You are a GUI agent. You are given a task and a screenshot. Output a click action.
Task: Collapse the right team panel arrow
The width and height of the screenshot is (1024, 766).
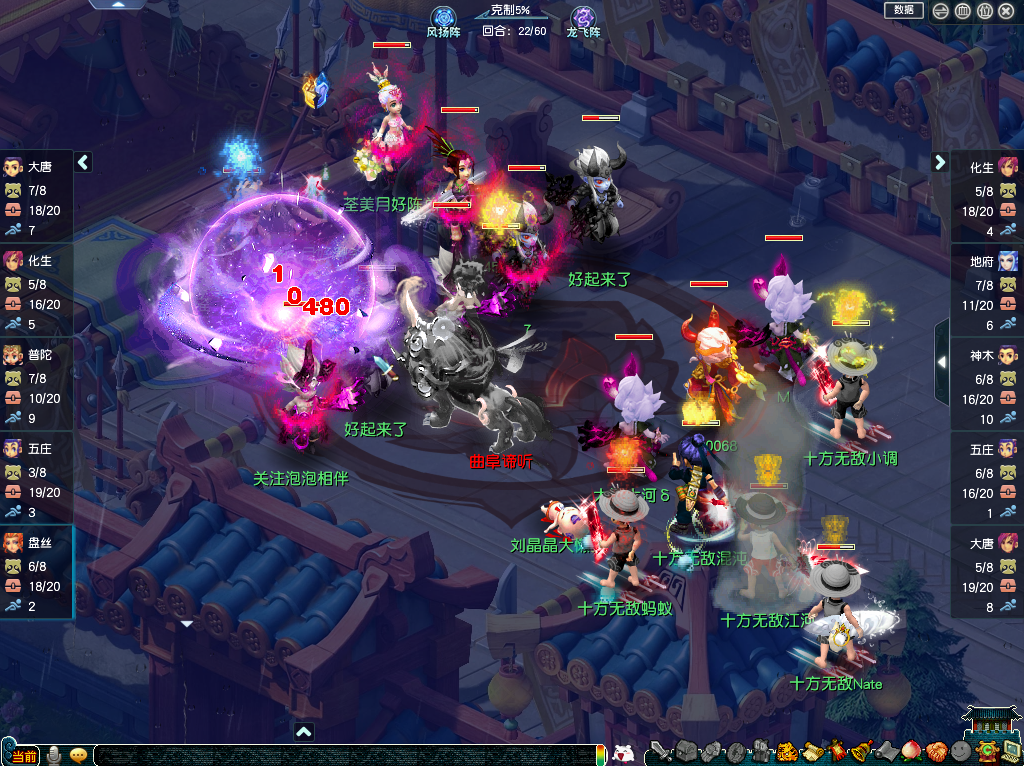[x=940, y=162]
